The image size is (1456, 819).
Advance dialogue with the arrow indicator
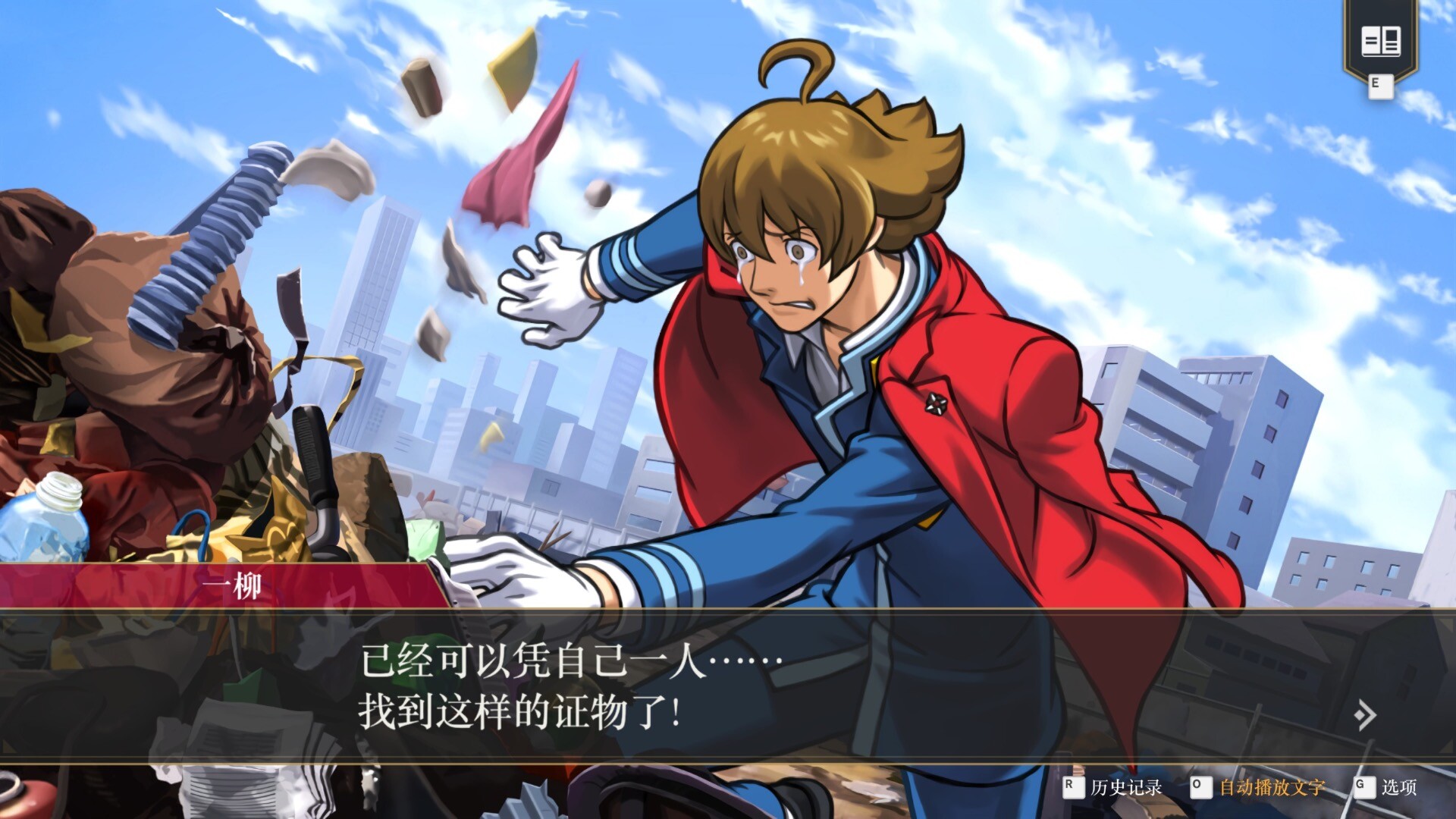[x=1365, y=714]
